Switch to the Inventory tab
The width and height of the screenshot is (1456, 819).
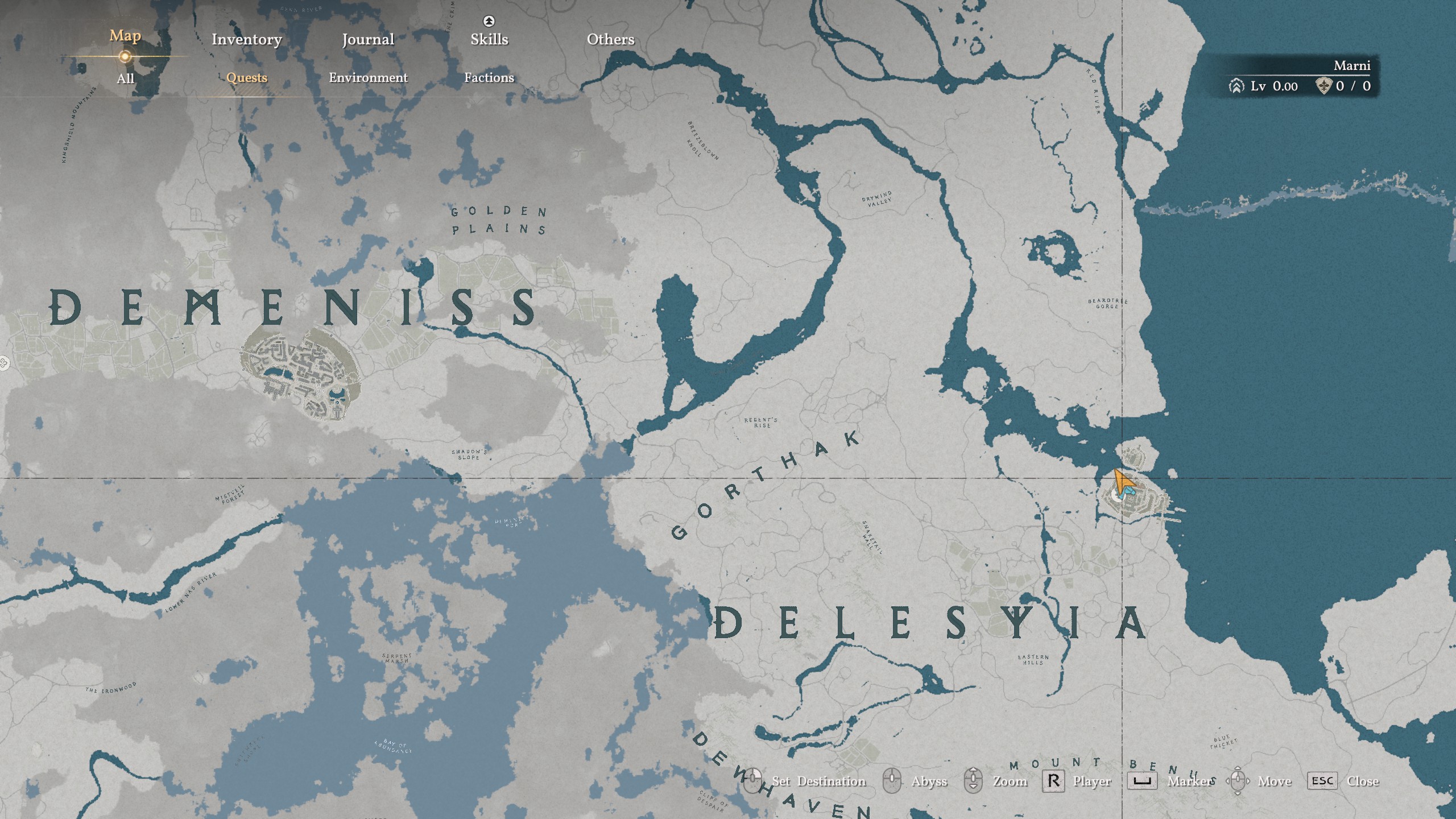(x=246, y=40)
